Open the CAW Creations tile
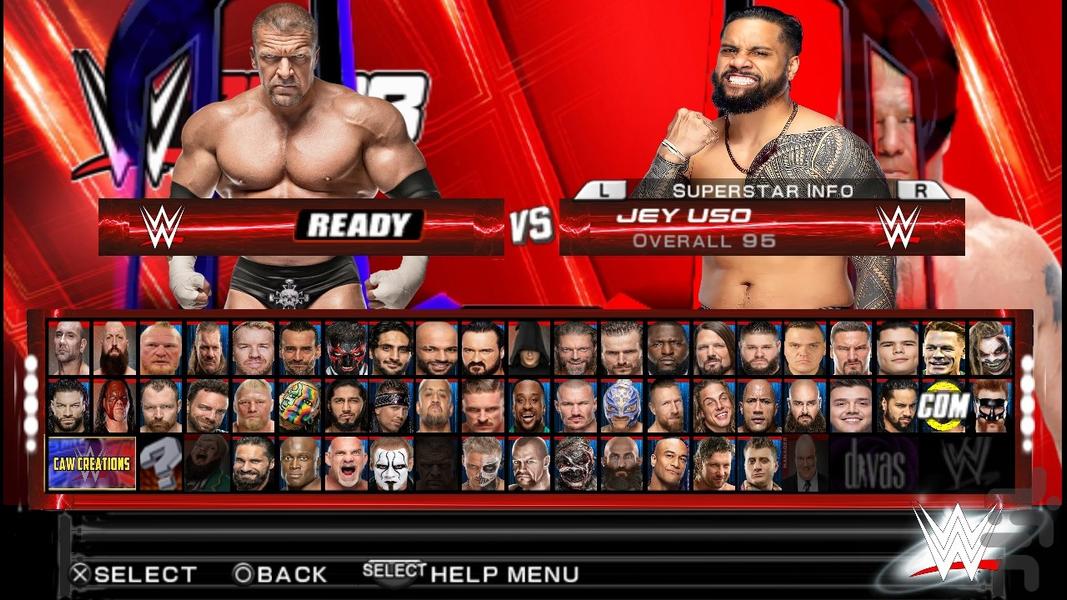Viewport: 1067px width, 600px height. (x=92, y=463)
